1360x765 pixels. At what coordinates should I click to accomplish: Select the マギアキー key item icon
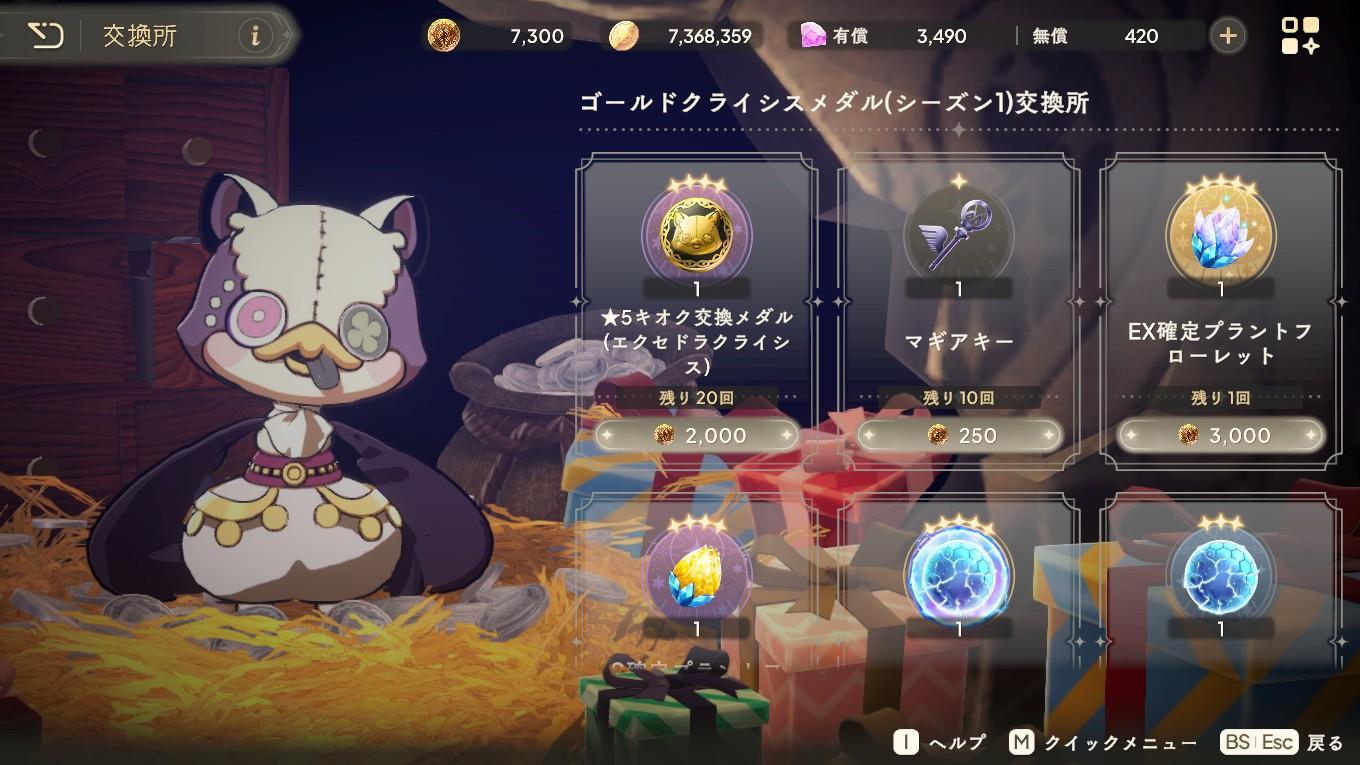pyautogui.click(x=958, y=235)
